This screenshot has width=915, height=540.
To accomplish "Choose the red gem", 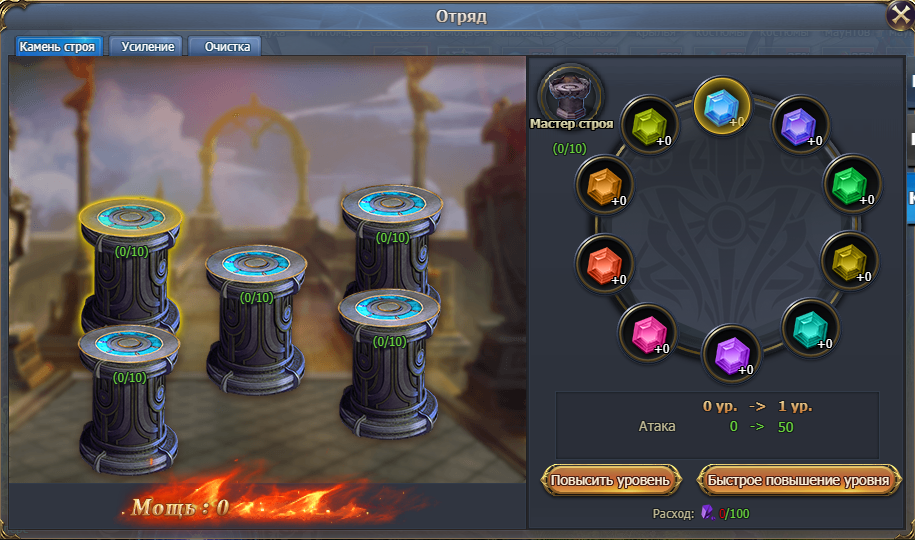I will (603, 264).
